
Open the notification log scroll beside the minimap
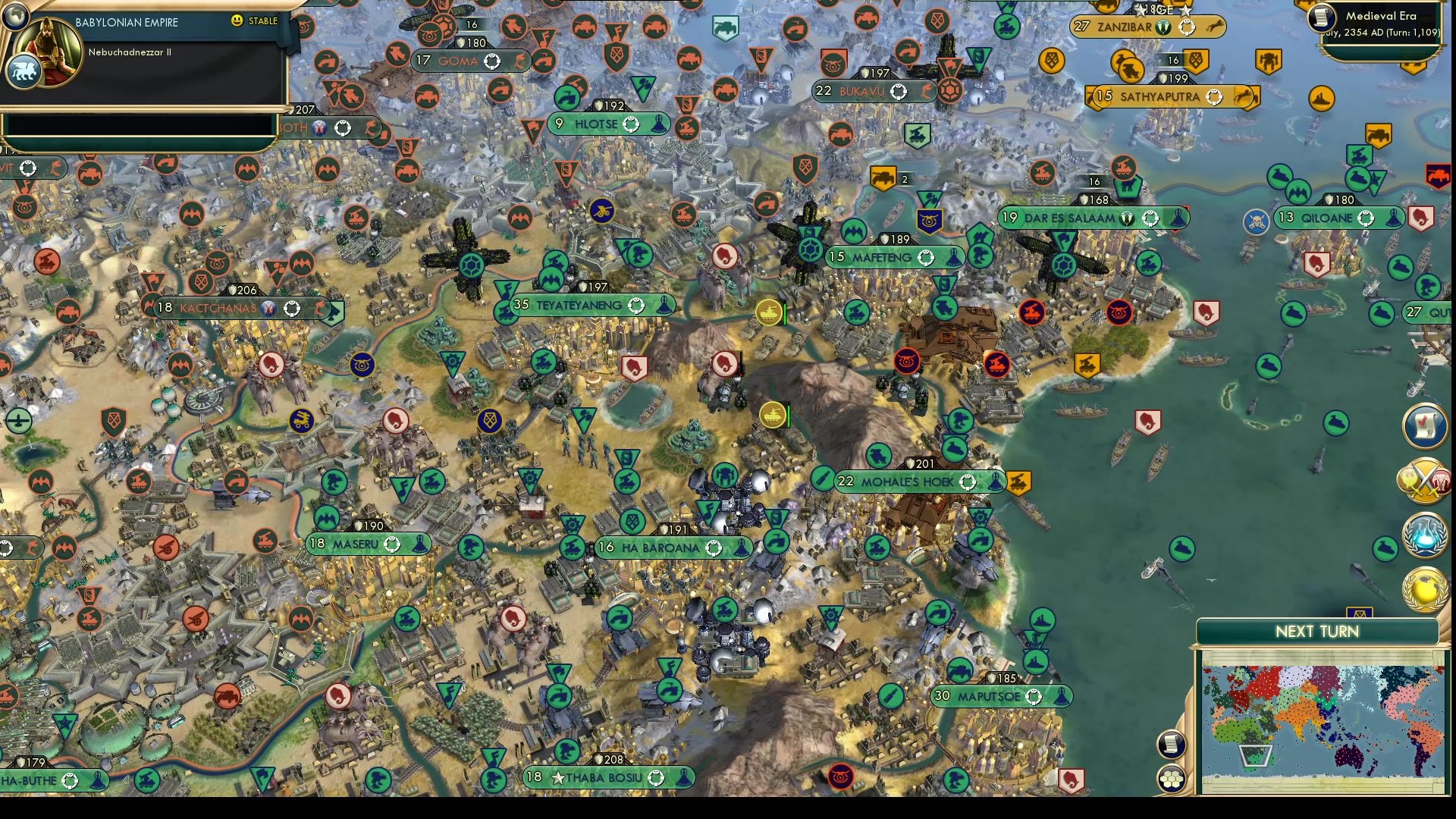pyautogui.click(x=1172, y=743)
